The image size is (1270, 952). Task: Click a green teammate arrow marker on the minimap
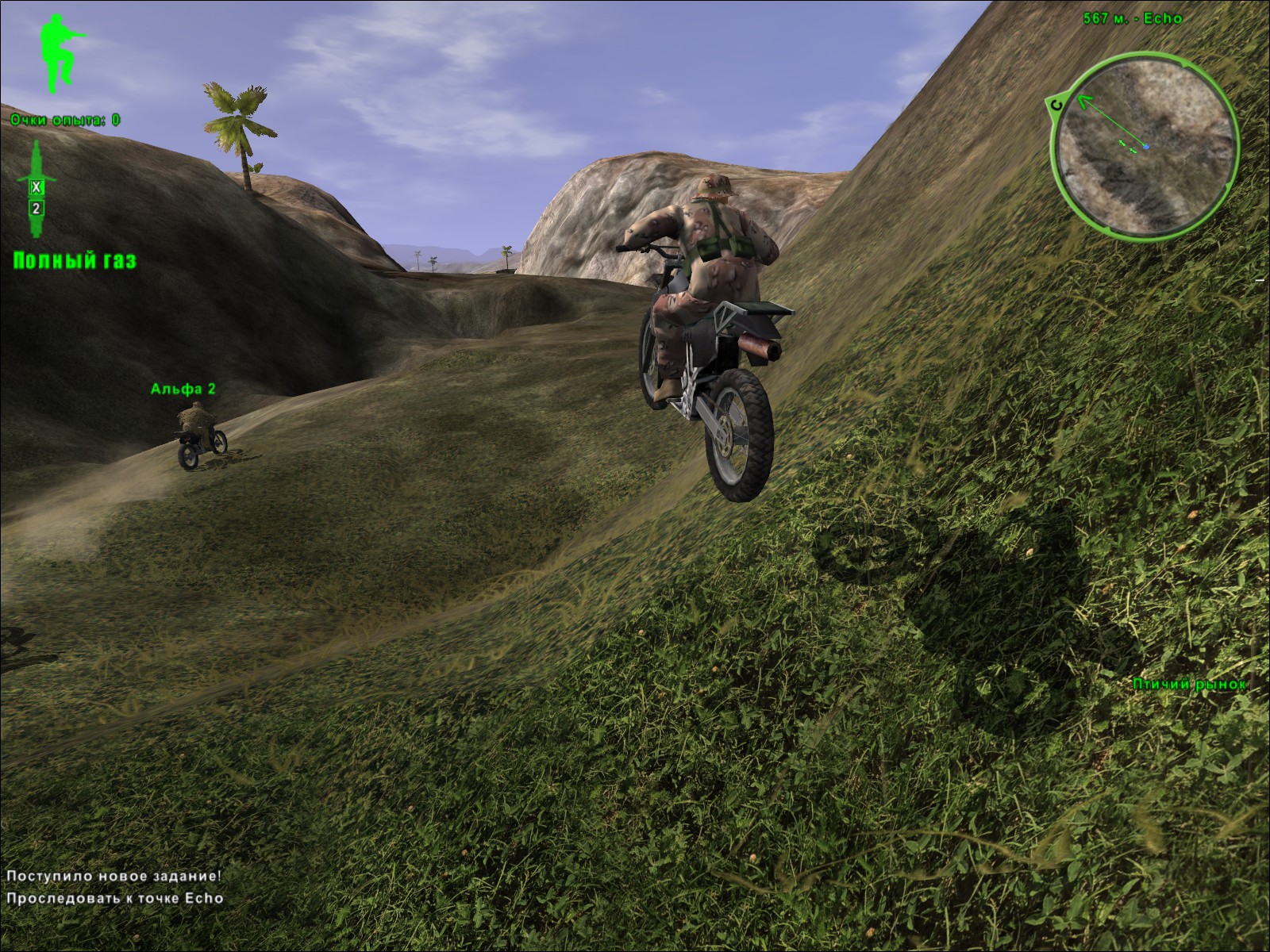[1122, 143]
